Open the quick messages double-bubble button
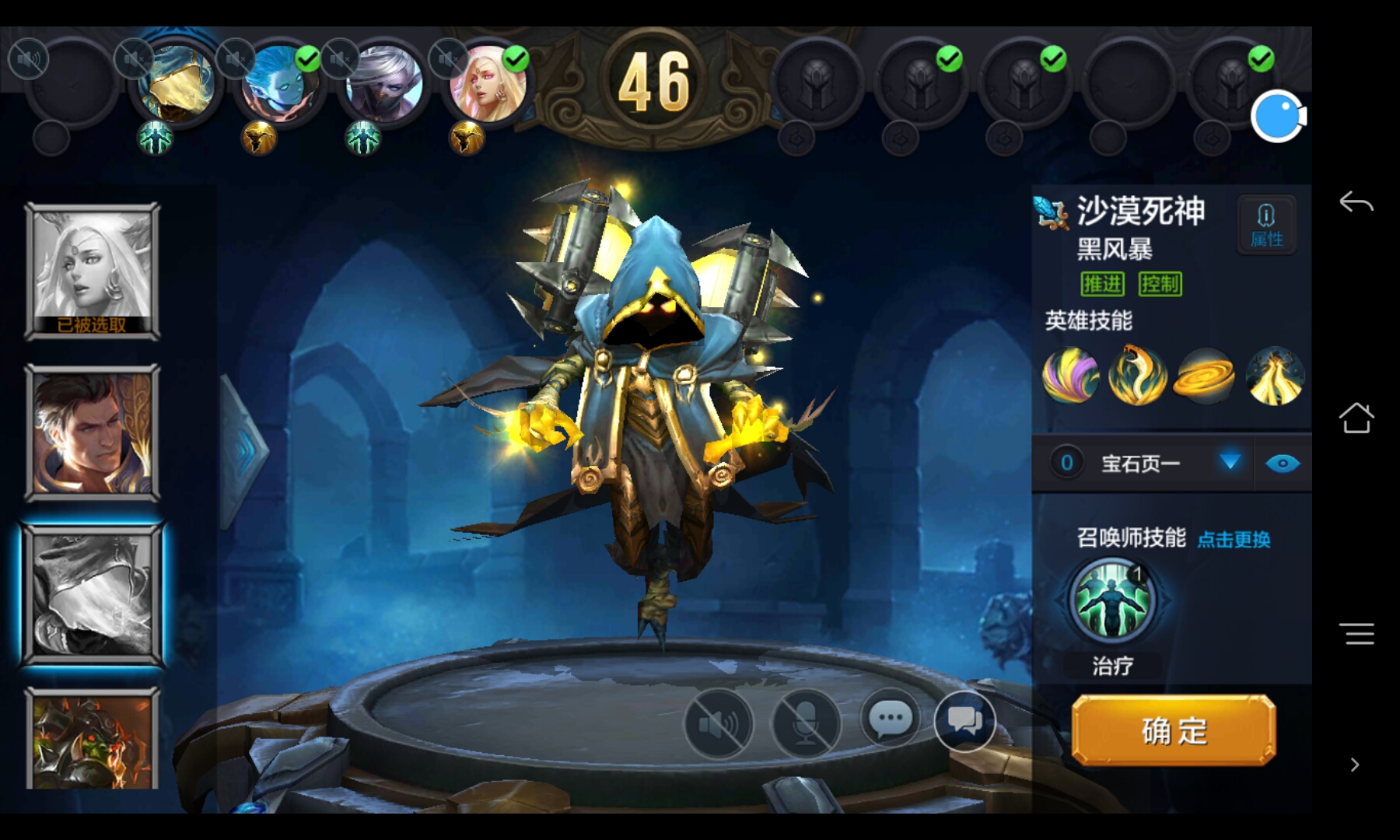Image resolution: width=1400 pixels, height=840 pixels. (964, 720)
